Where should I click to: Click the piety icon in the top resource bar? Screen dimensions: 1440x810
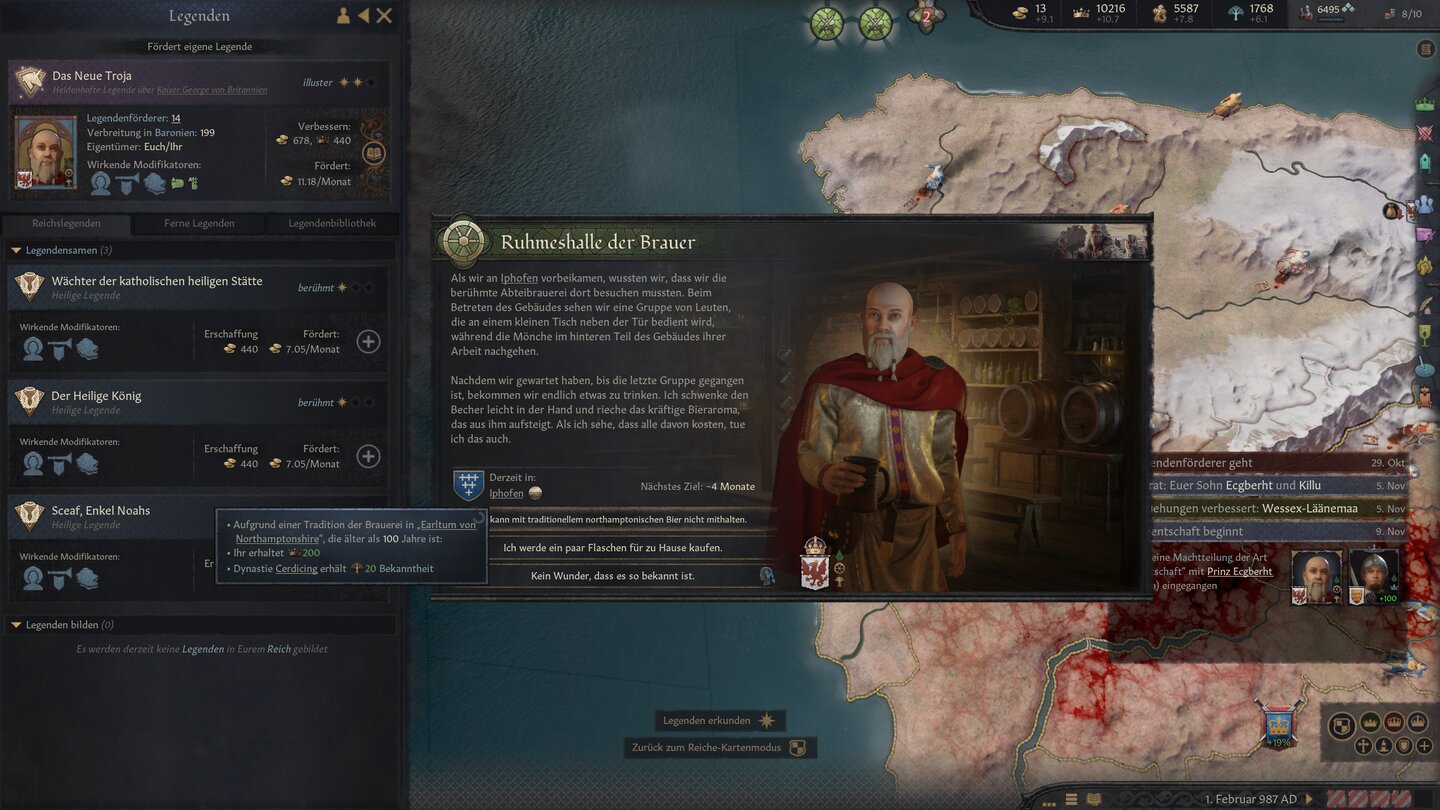pyautogui.click(x=1158, y=13)
